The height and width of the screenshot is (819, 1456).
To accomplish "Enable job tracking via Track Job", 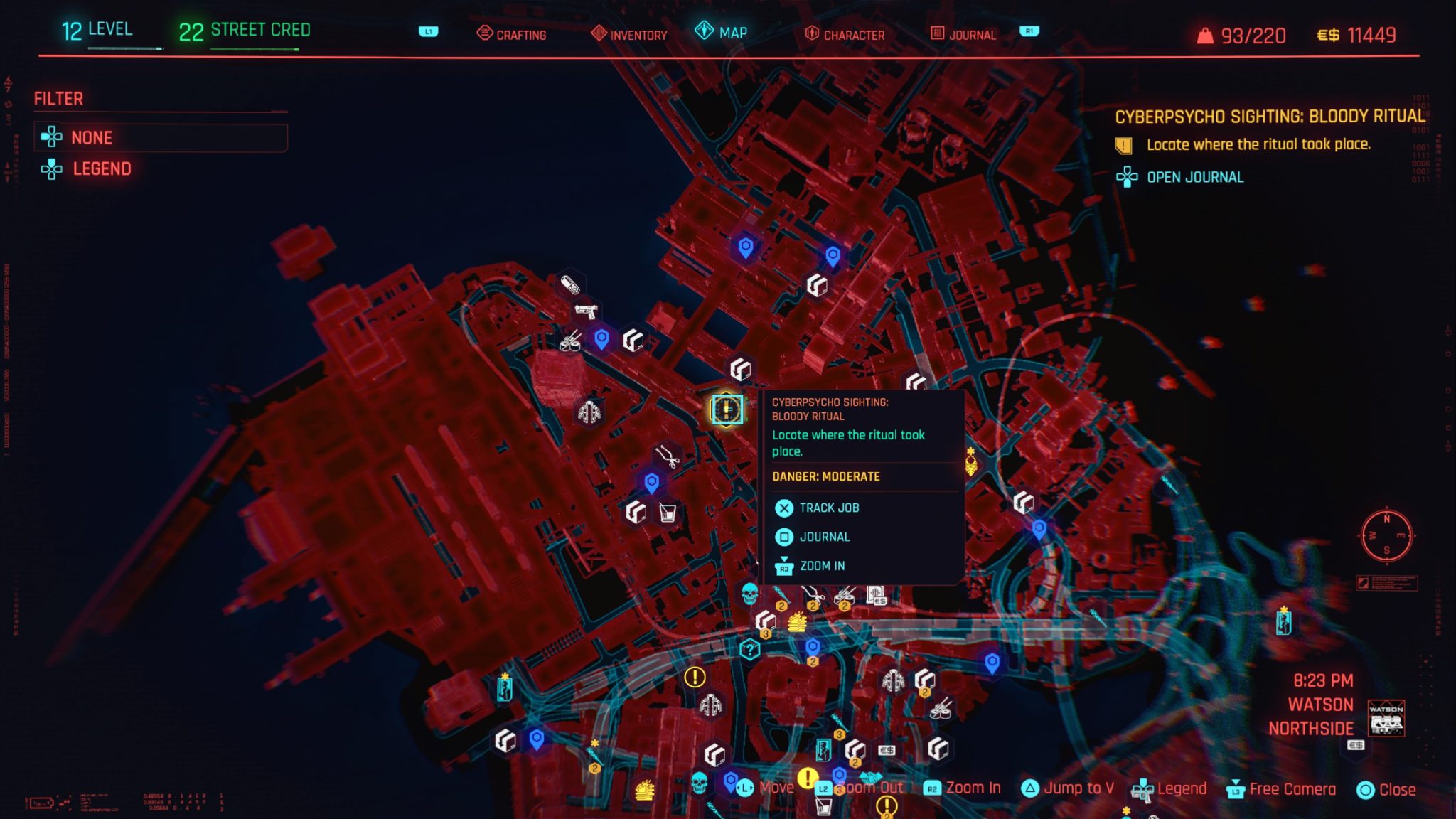I will (x=828, y=508).
